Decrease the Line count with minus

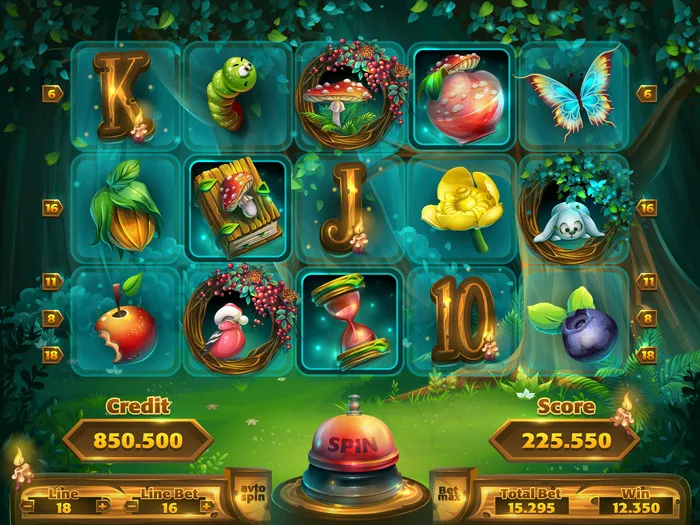[x=28, y=506]
